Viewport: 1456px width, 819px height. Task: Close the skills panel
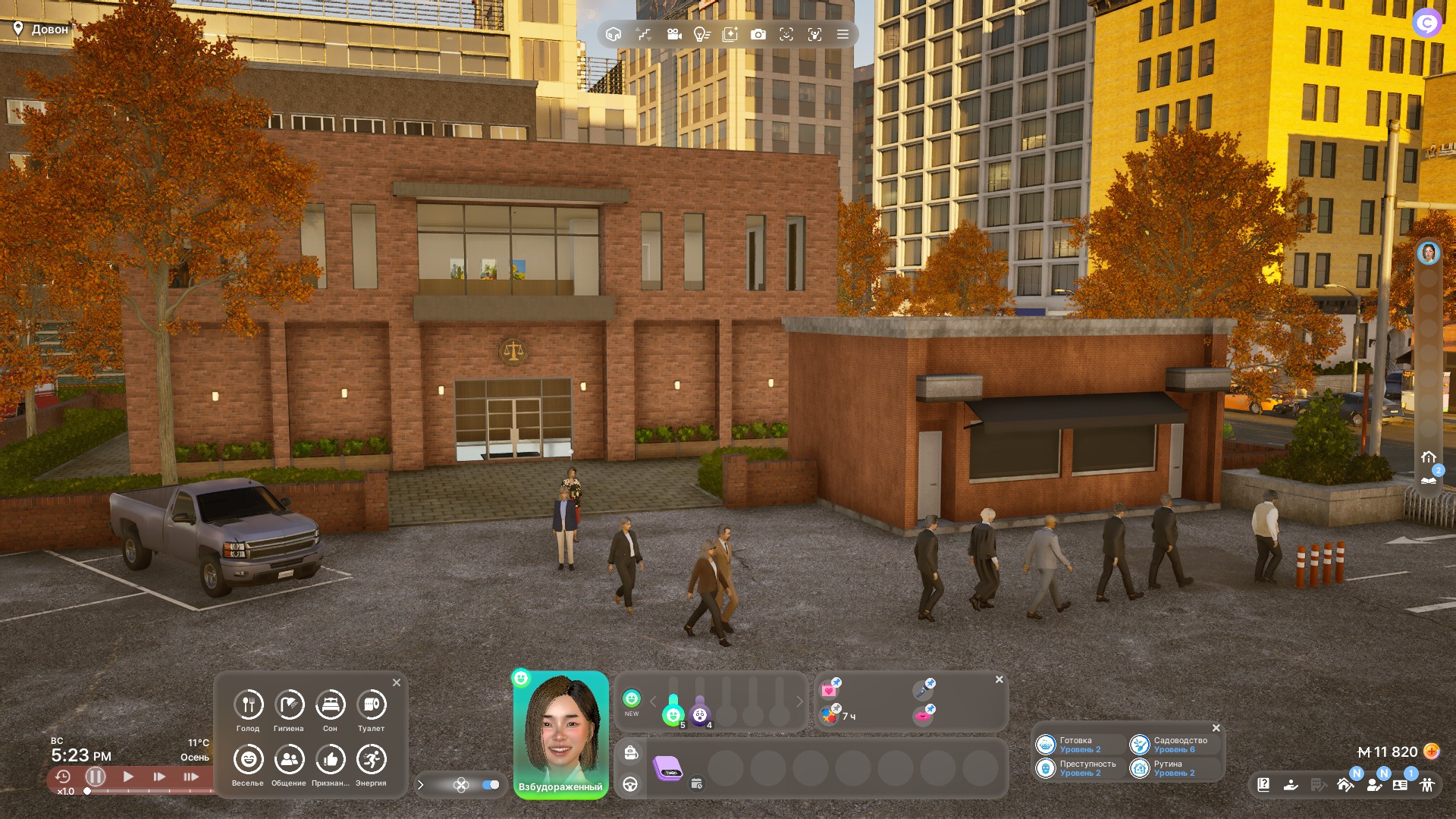[1216, 728]
